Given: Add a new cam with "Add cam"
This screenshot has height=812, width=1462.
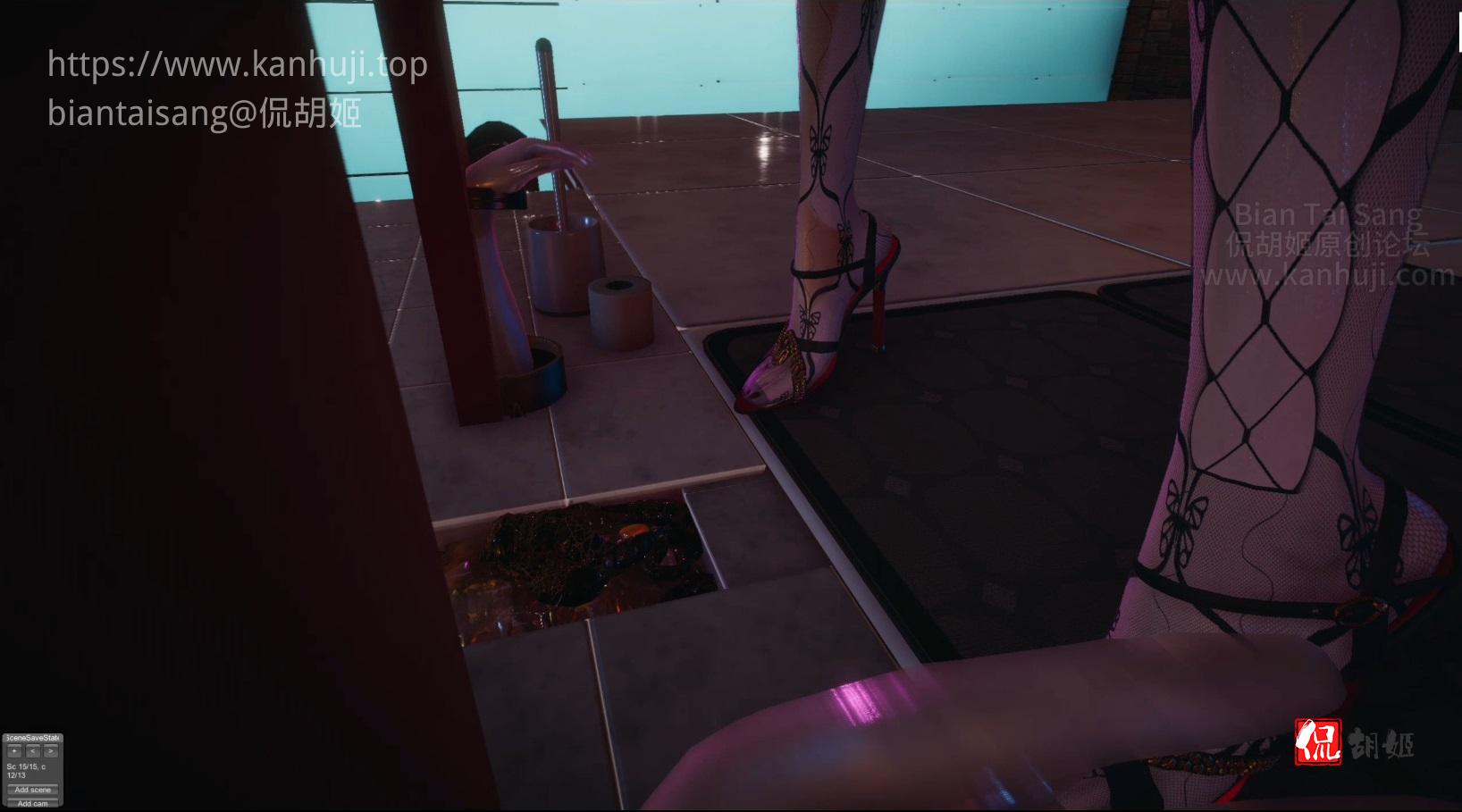Looking at the screenshot, I should tap(33, 803).
